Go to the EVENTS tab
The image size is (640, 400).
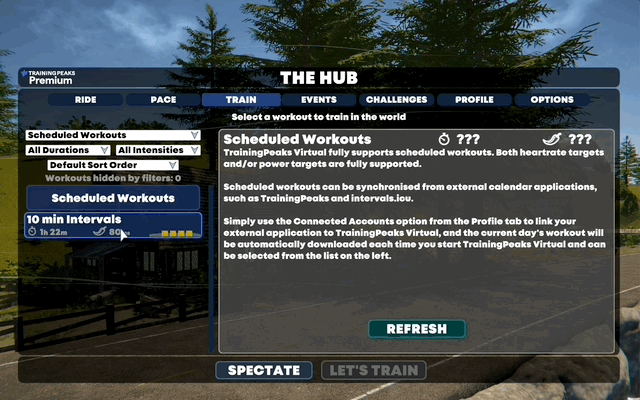click(318, 100)
